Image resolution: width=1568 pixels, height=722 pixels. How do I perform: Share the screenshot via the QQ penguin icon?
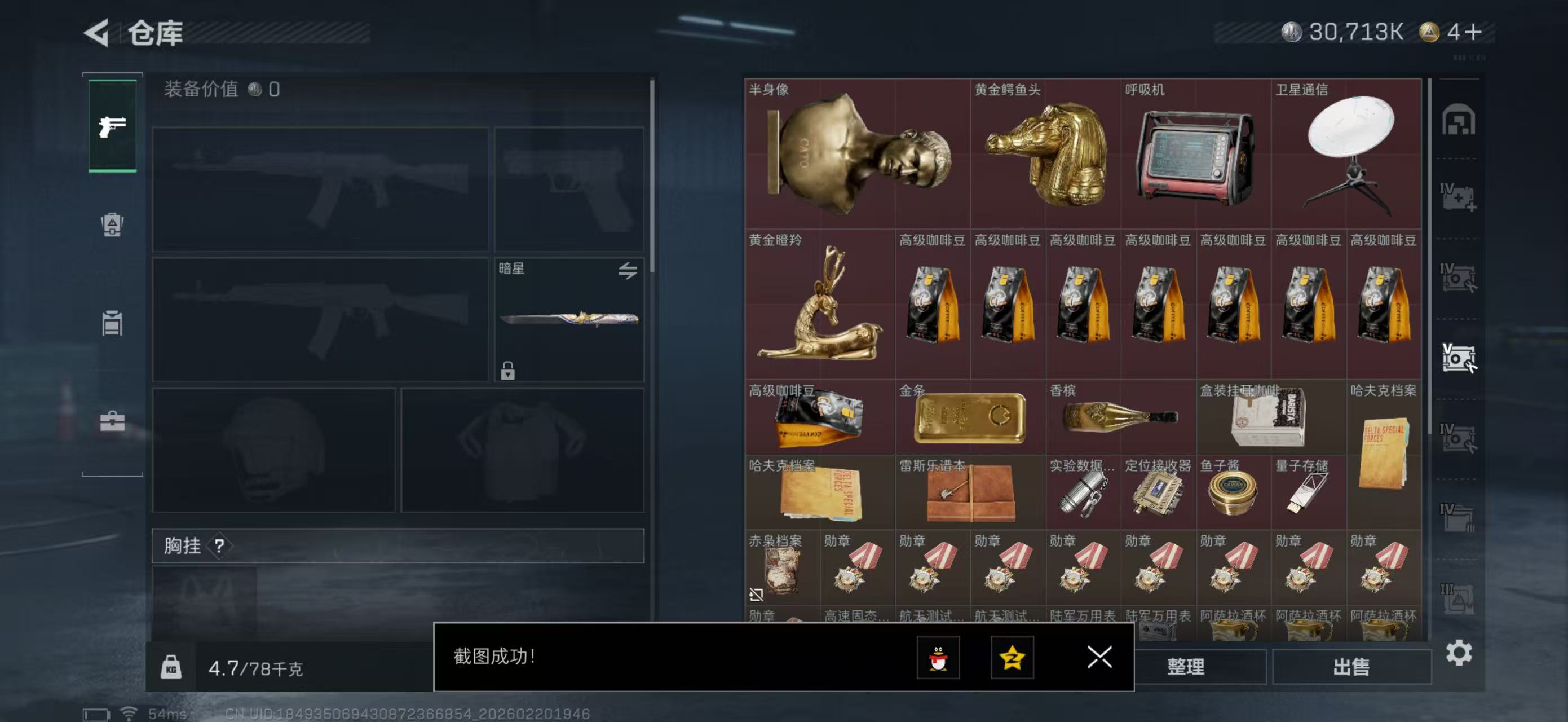[940, 659]
